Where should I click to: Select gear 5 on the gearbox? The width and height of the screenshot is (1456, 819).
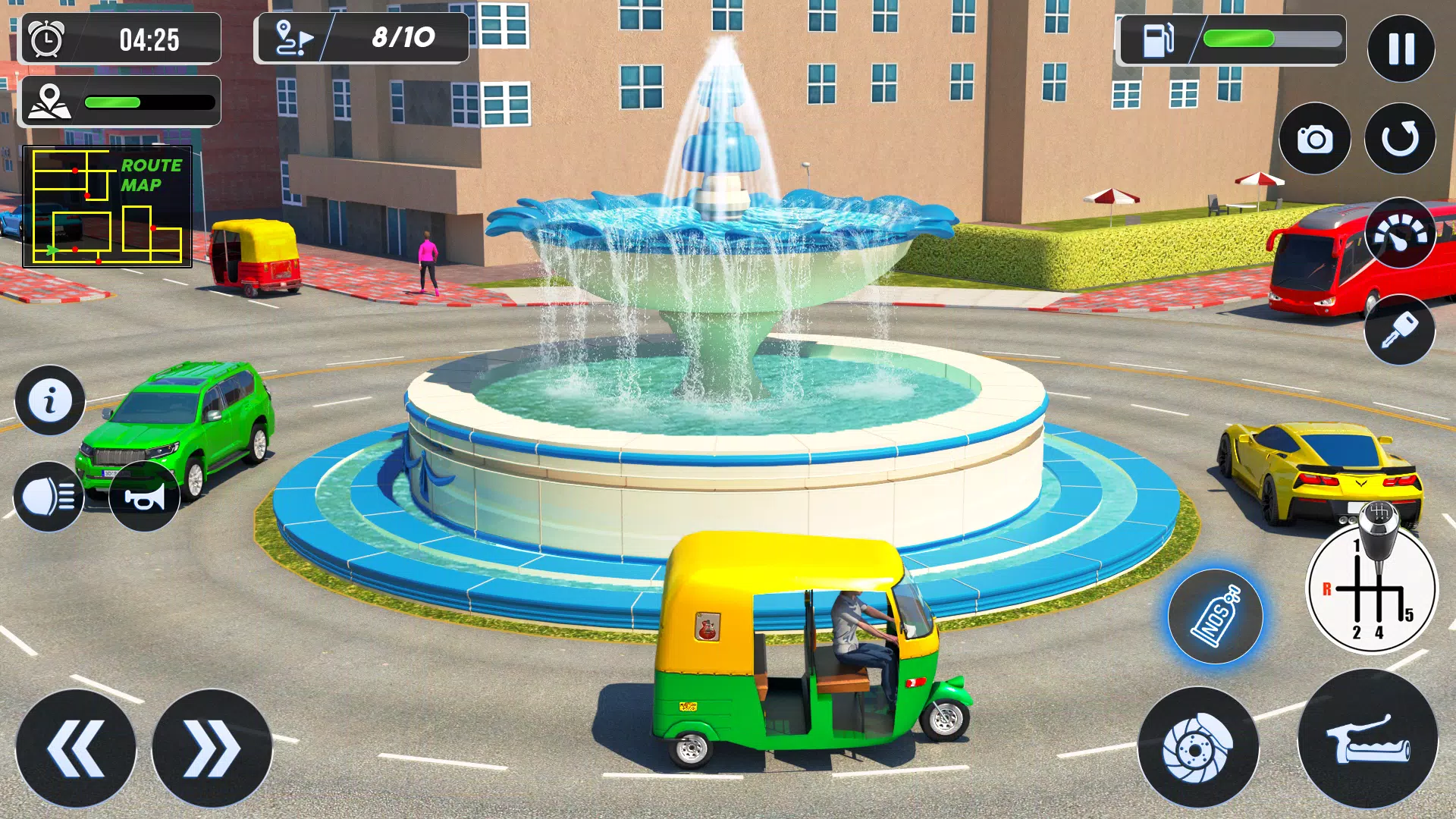[1408, 614]
